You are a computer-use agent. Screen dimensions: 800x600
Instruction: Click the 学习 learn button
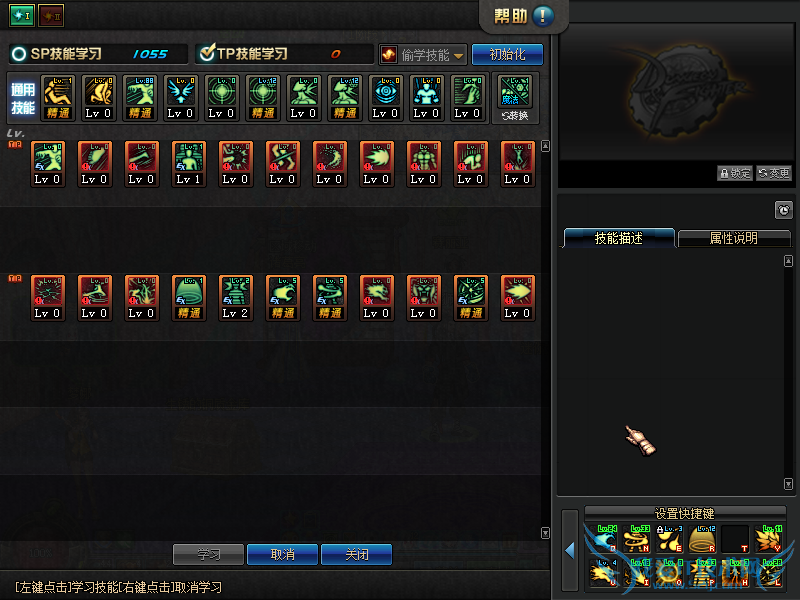(x=208, y=554)
